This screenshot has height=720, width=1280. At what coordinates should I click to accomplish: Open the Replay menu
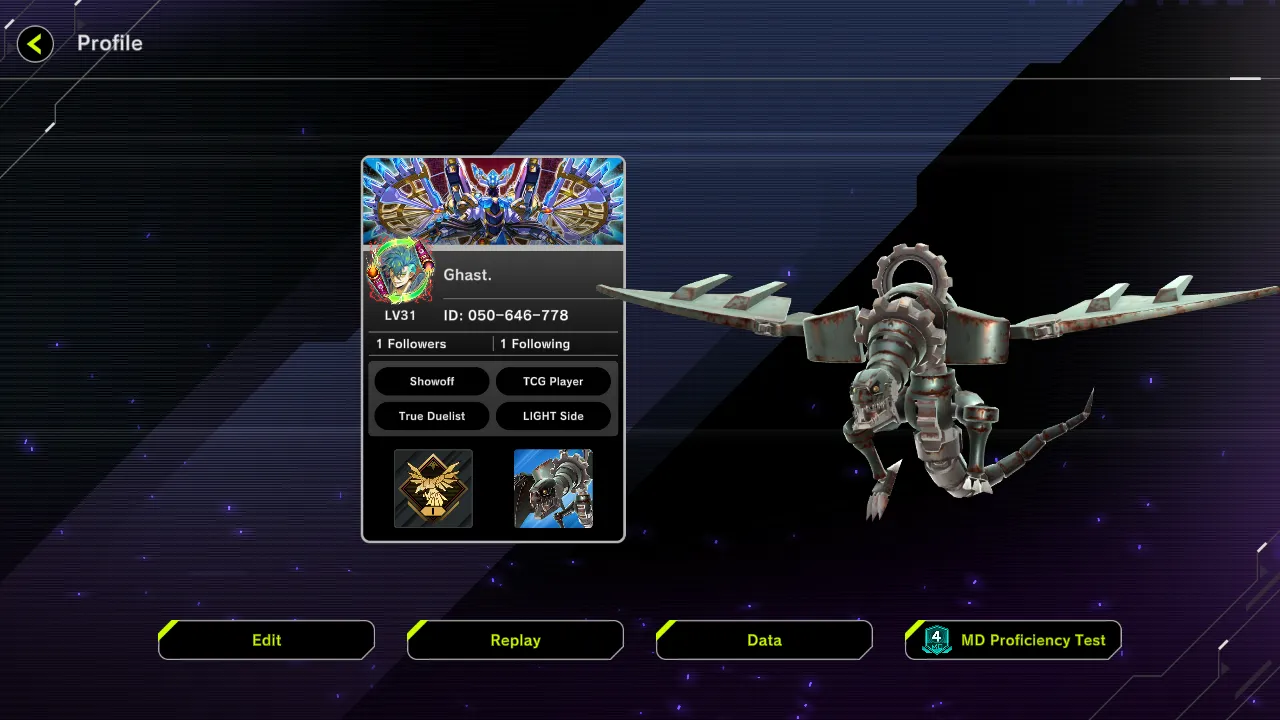coord(515,640)
